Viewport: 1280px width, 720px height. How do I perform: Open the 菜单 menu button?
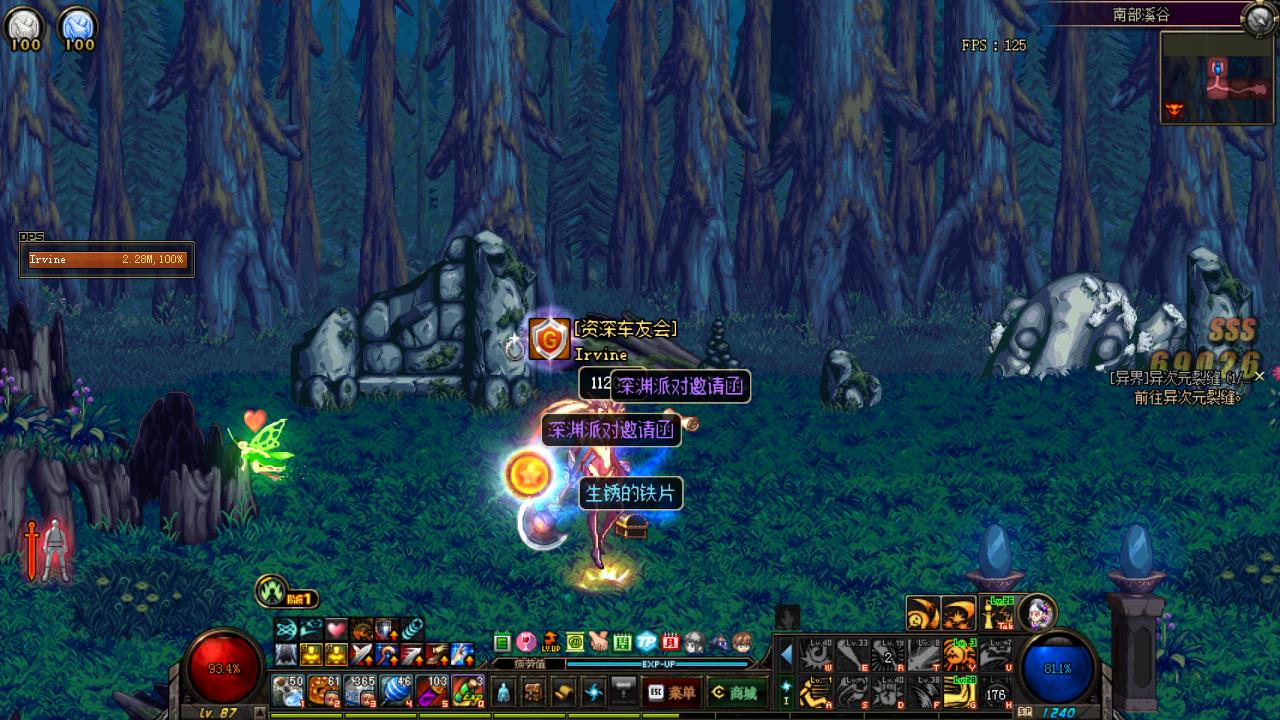(671, 692)
